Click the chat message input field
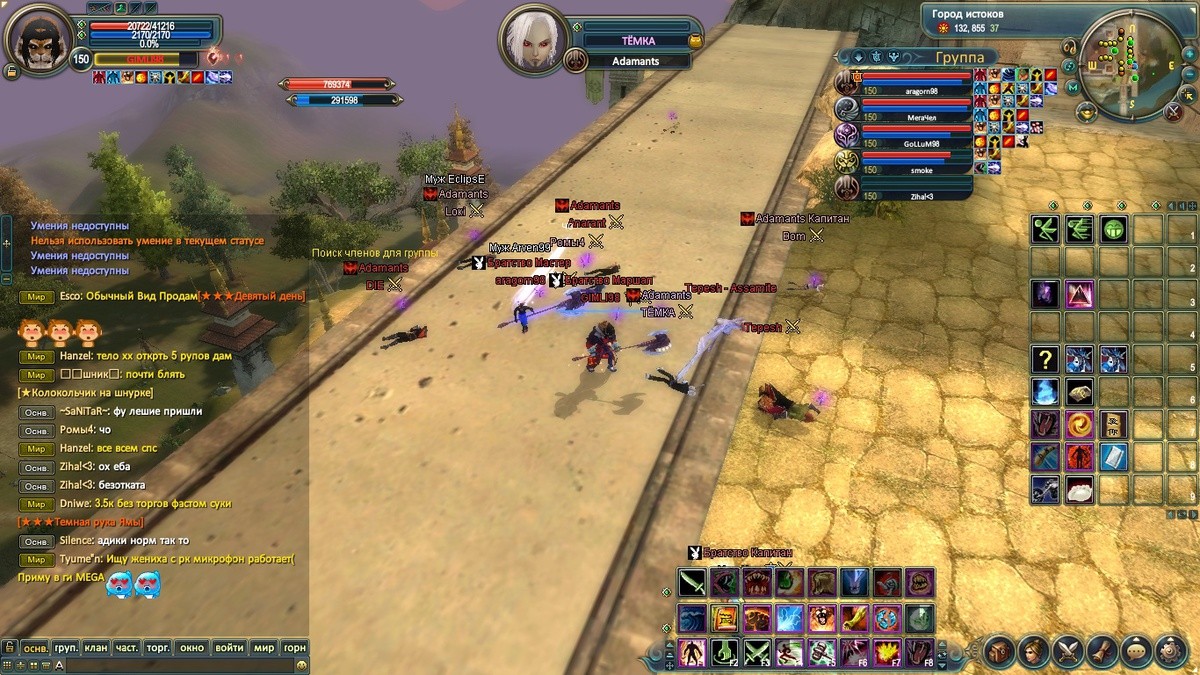The width and height of the screenshot is (1200, 675). 180,665
